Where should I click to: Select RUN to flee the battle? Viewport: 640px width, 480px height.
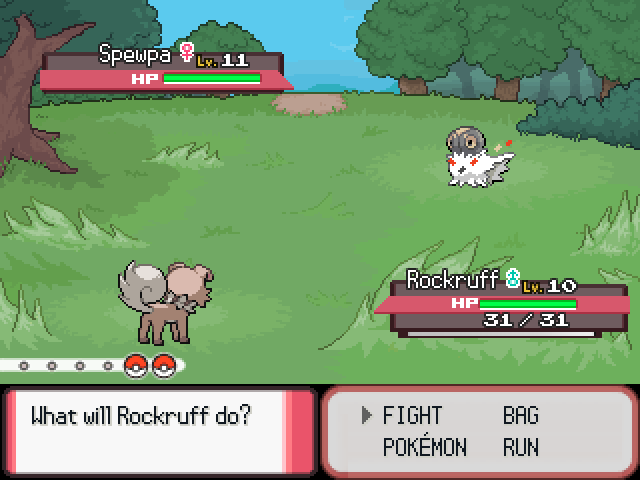point(521,447)
